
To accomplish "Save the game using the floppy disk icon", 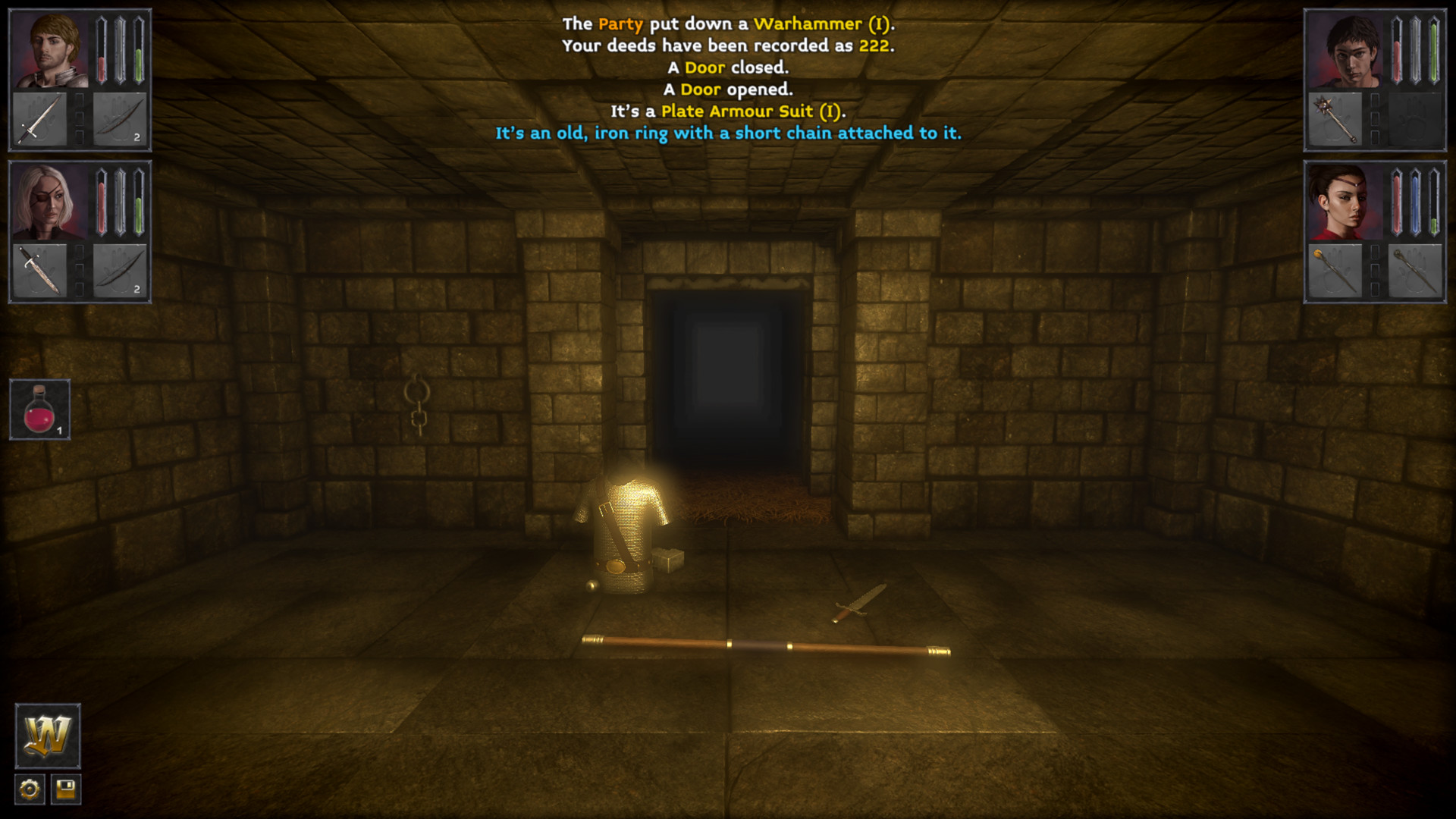I will click(67, 789).
